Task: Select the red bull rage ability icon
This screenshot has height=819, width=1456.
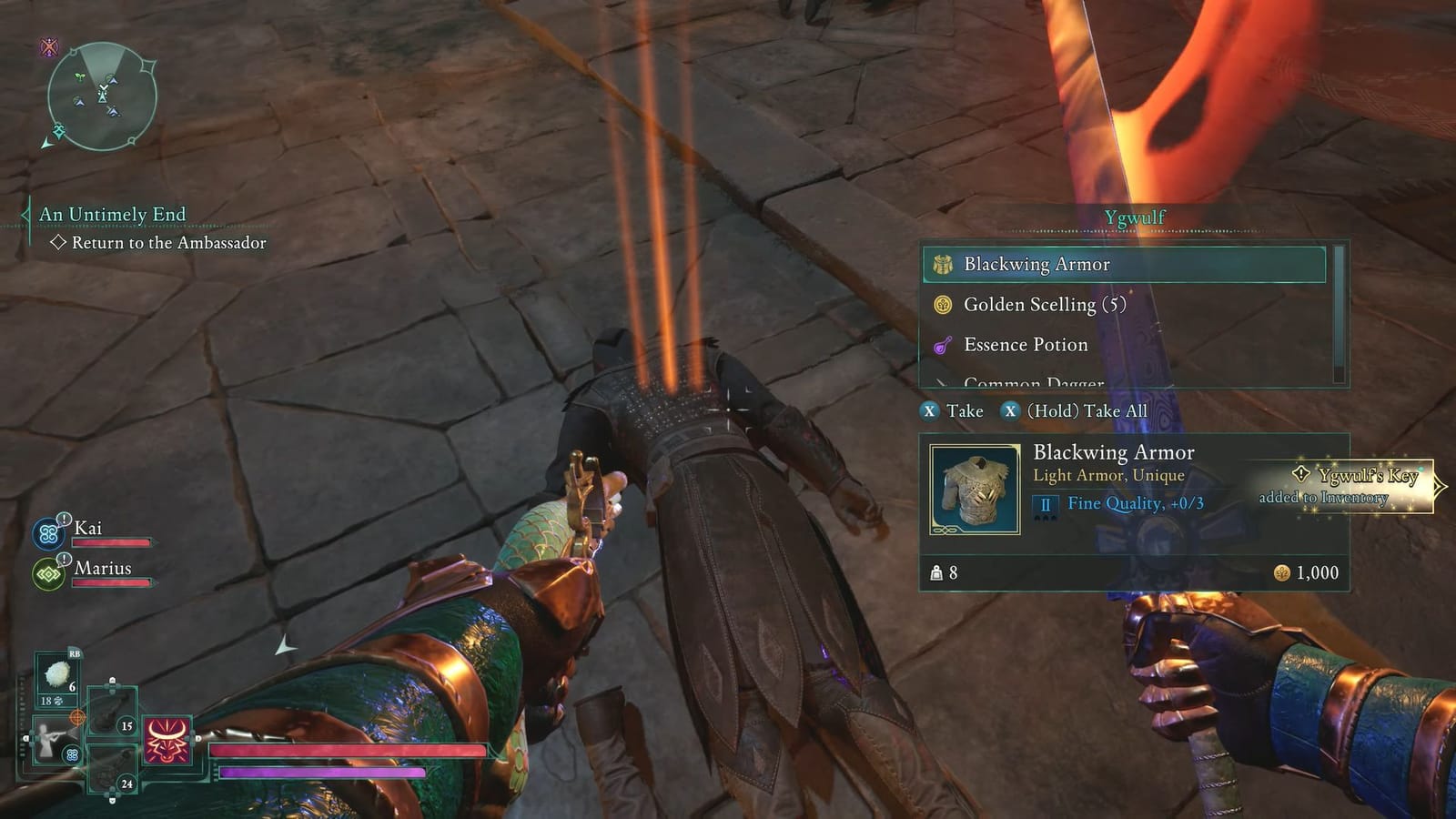Action: [x=168, y=741]
